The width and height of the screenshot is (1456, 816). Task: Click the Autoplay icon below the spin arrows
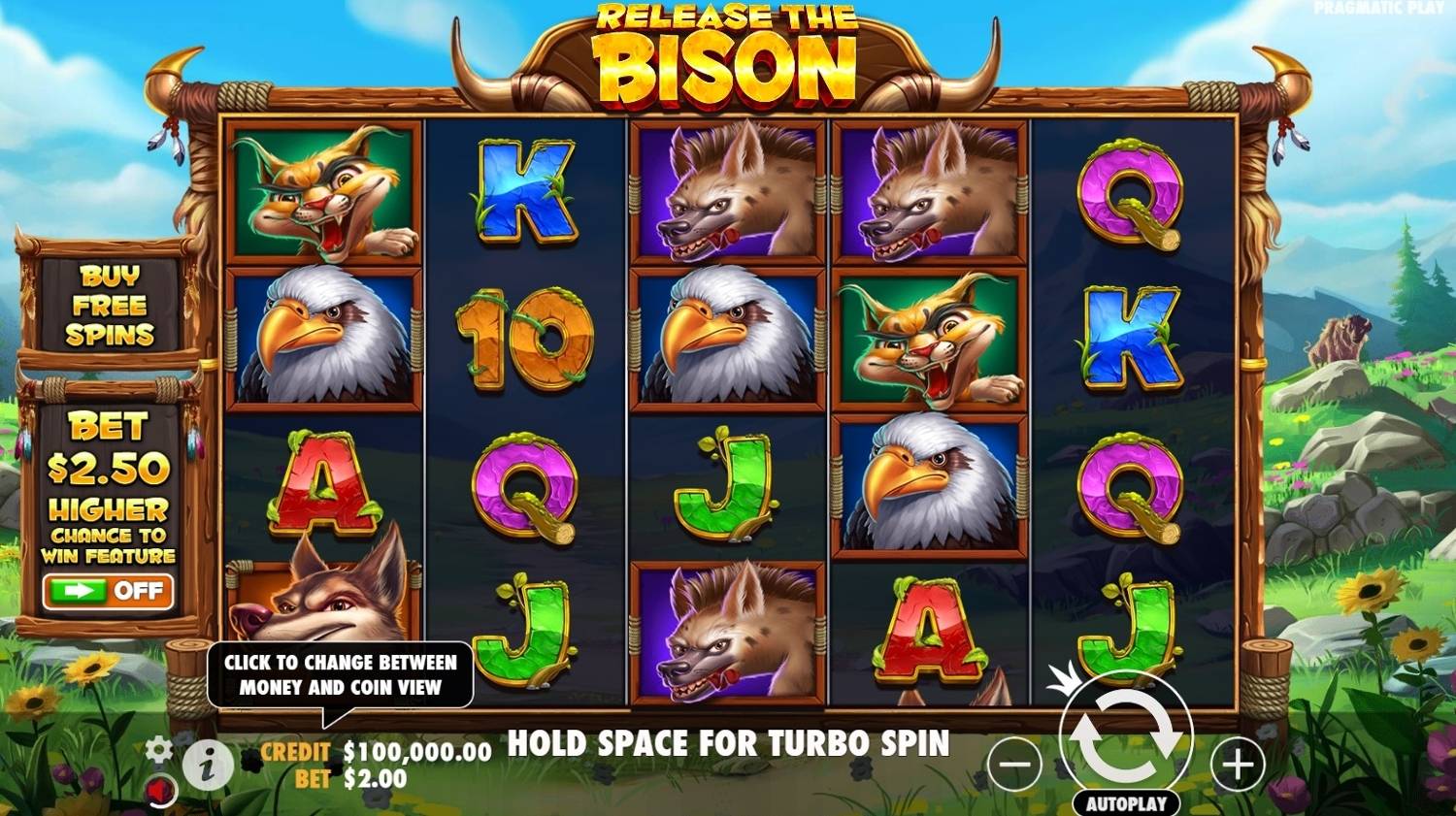1129,802
